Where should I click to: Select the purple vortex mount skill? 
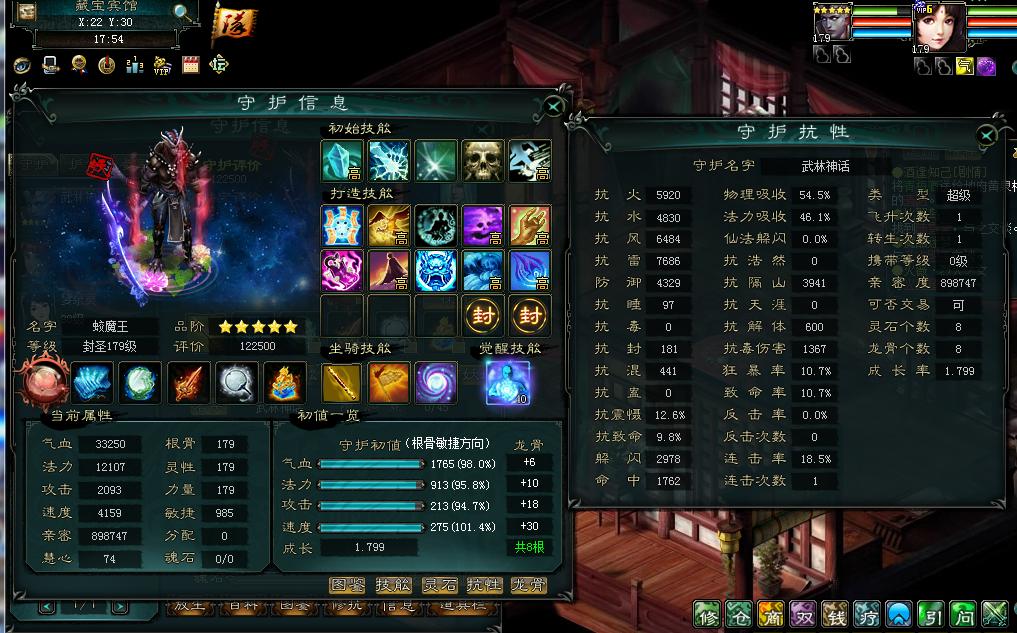click(x=435, y=384)
